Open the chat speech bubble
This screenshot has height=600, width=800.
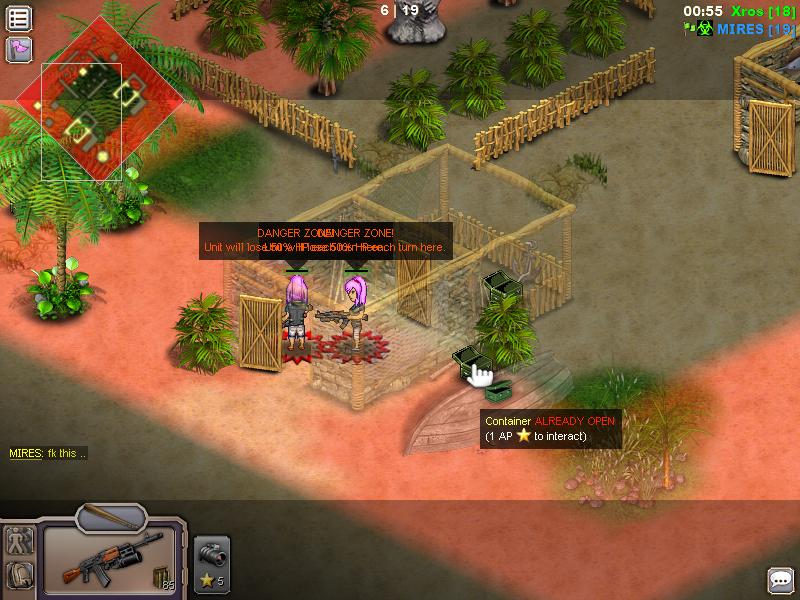[x=781, y=580]
